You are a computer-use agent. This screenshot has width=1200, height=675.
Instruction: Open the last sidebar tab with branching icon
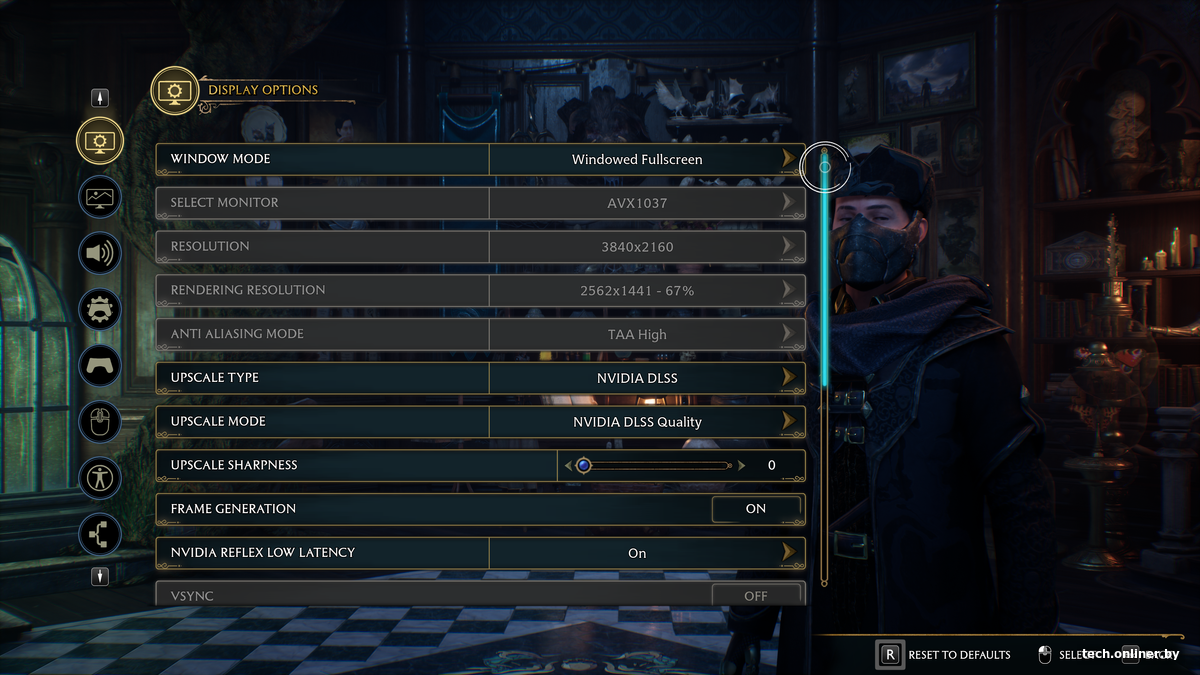coord(100,534)
